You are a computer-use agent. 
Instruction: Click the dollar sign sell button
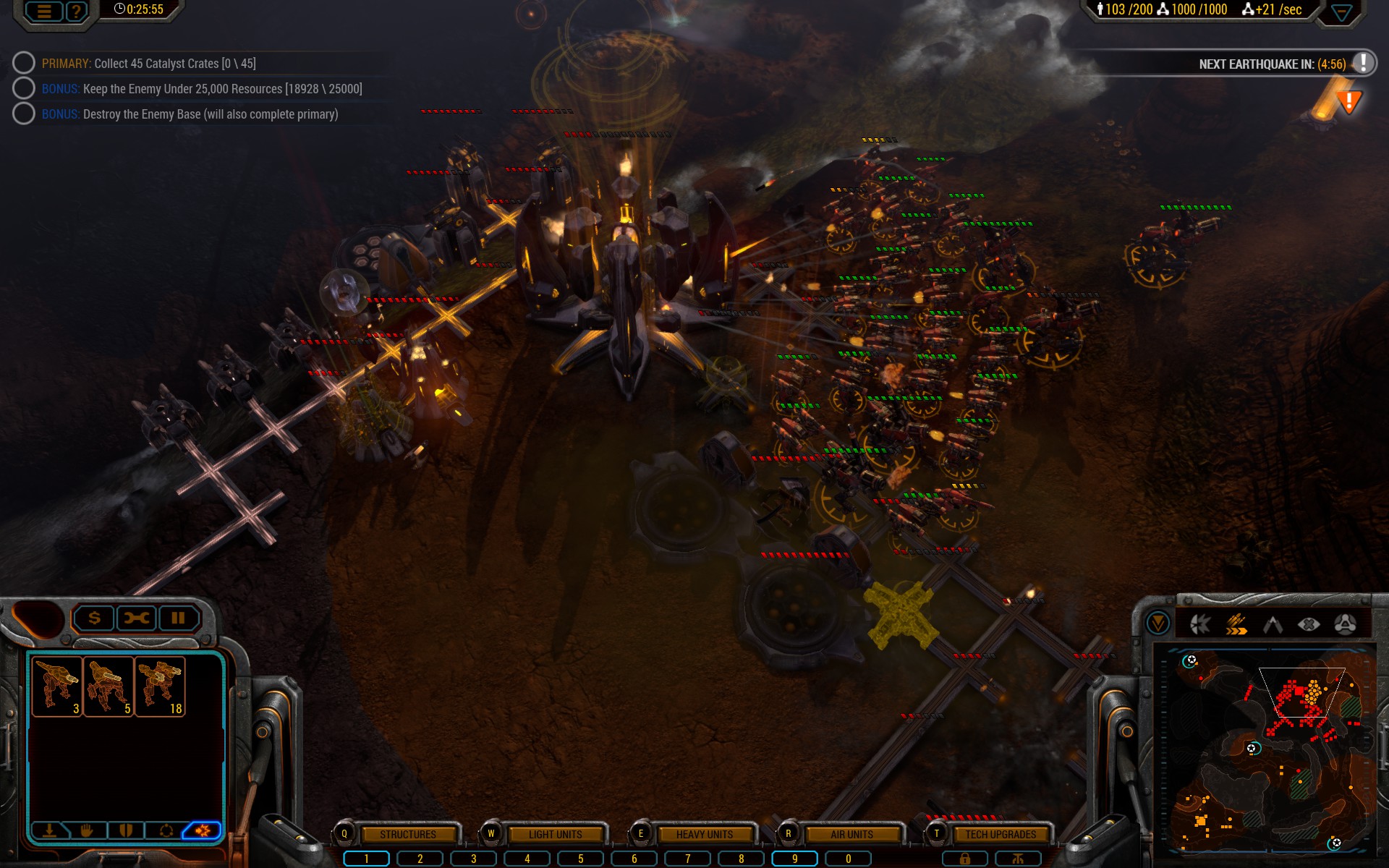click(x=94, y=618)
